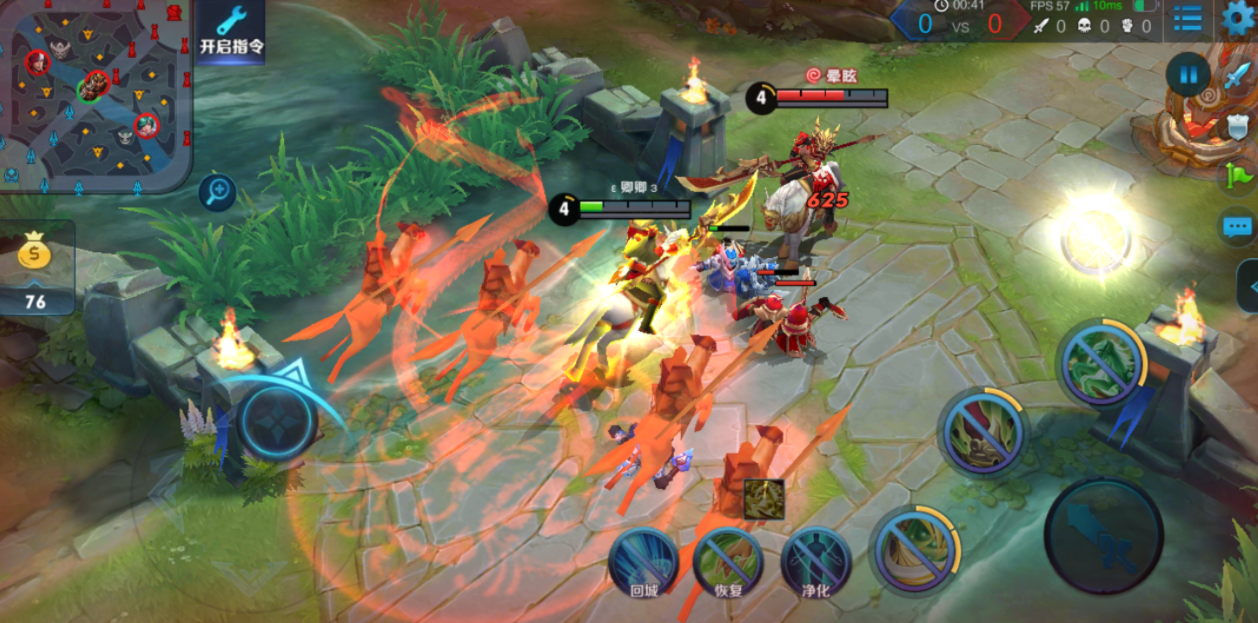Open the chat speech bubble

tap(1238, 227)
